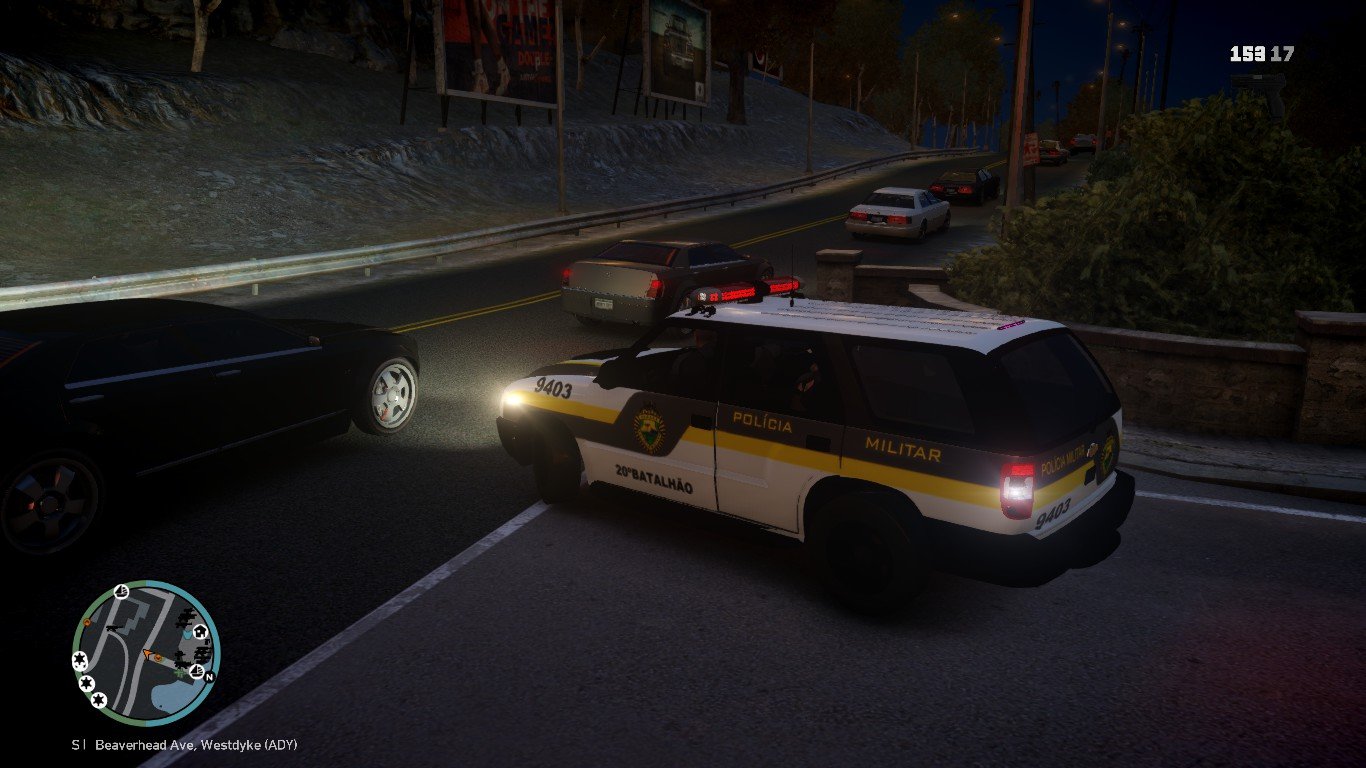Choose the black gun marker on the minimap
Viewport: 1366px width, 768px height.
coord(113,627)
